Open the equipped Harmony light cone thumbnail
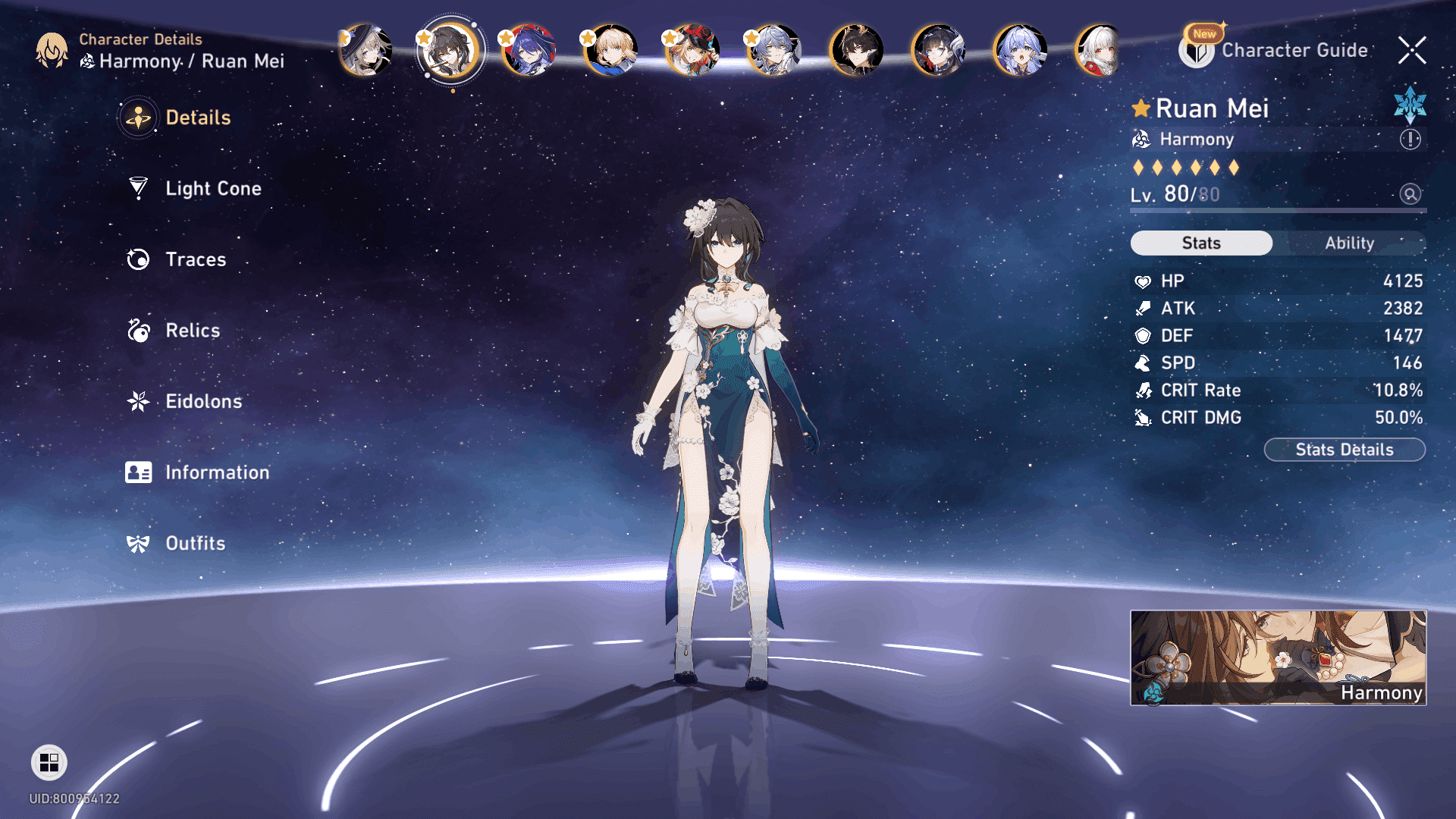The width and height of the screenshot is (1456, 819). (1278, 657)
